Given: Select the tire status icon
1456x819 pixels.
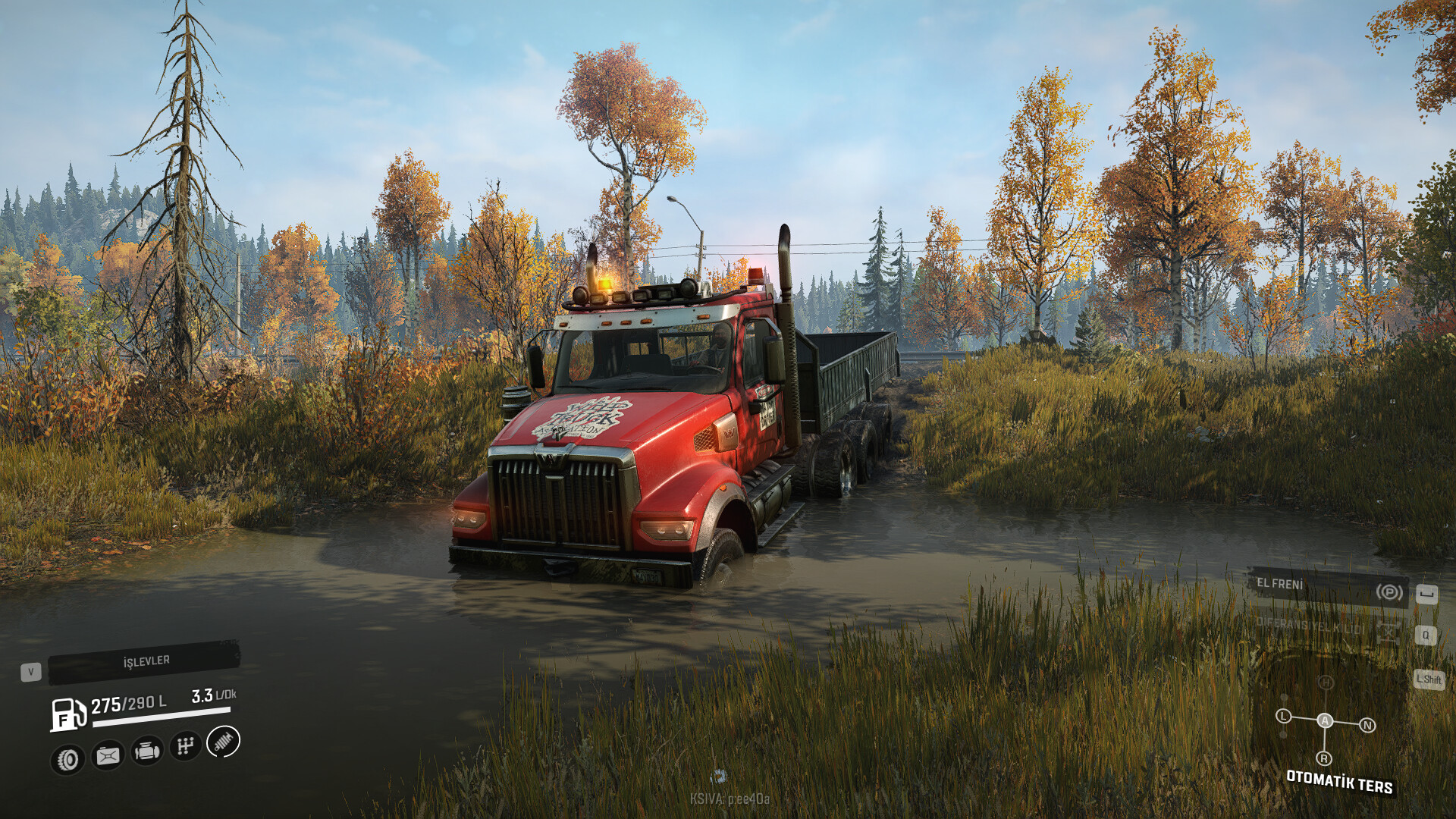Looking at the screenshot, I should point(68,759).
